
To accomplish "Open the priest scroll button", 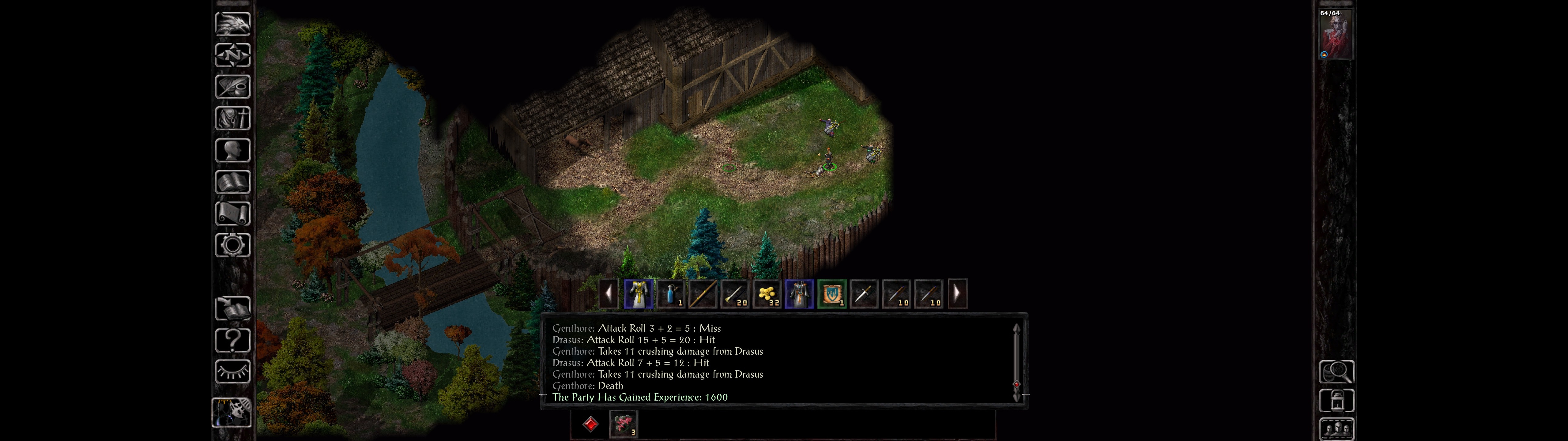I will click(232, 214).
